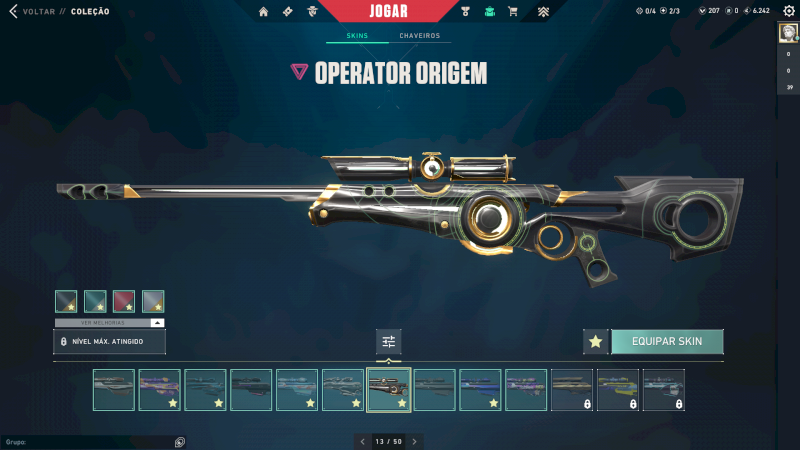Switch to the Chaveiros tab
The image size is (800, 450).
(x=419, y=36)
